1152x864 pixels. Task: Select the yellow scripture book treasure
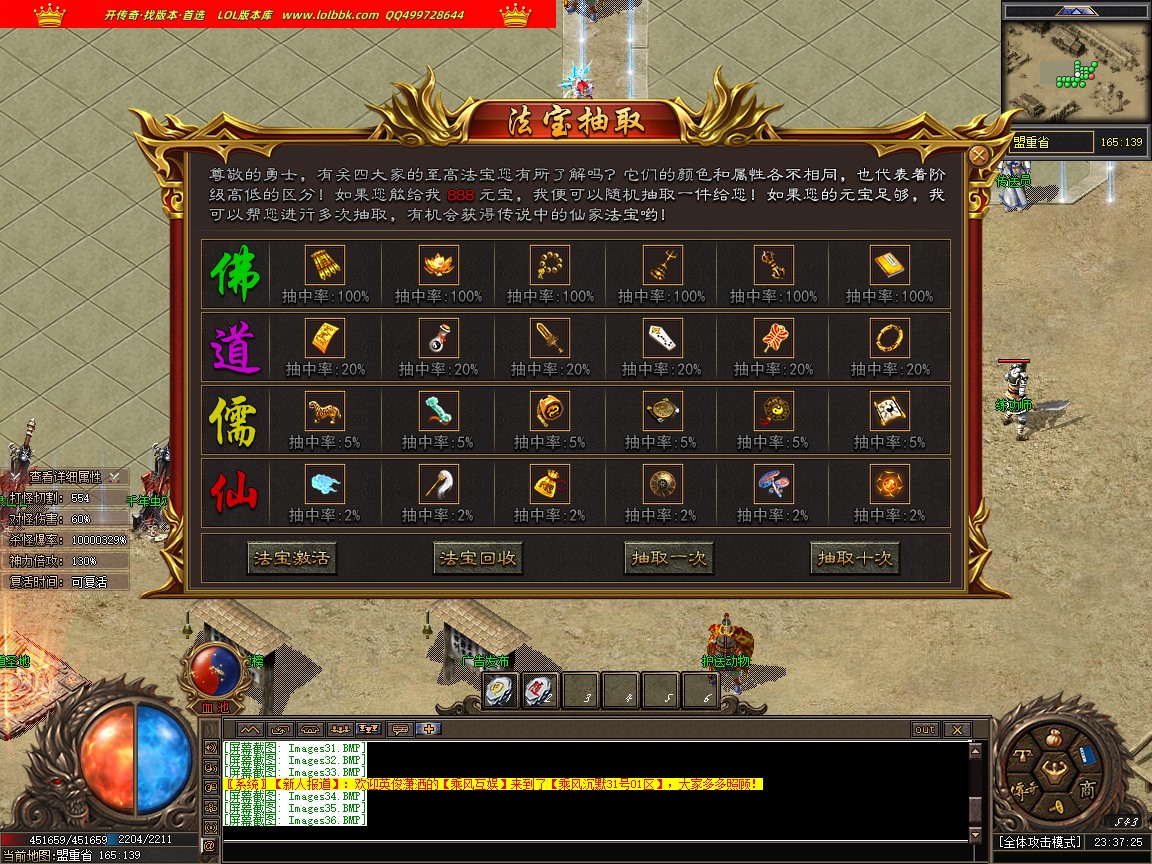pyautogui.click(x=889, y=265)
